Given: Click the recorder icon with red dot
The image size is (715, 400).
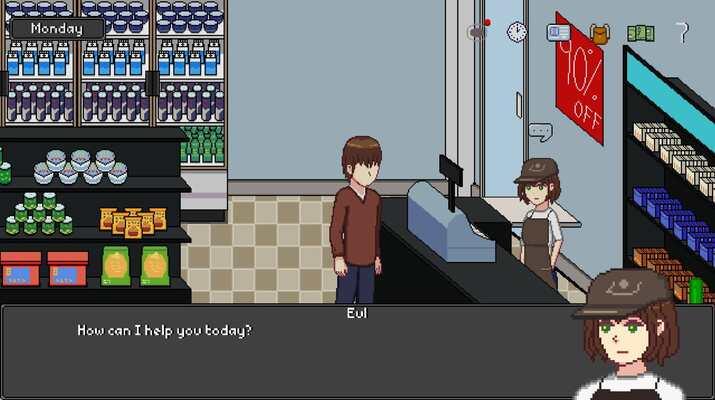Looking at the screenshot, I should pos(476,31).
